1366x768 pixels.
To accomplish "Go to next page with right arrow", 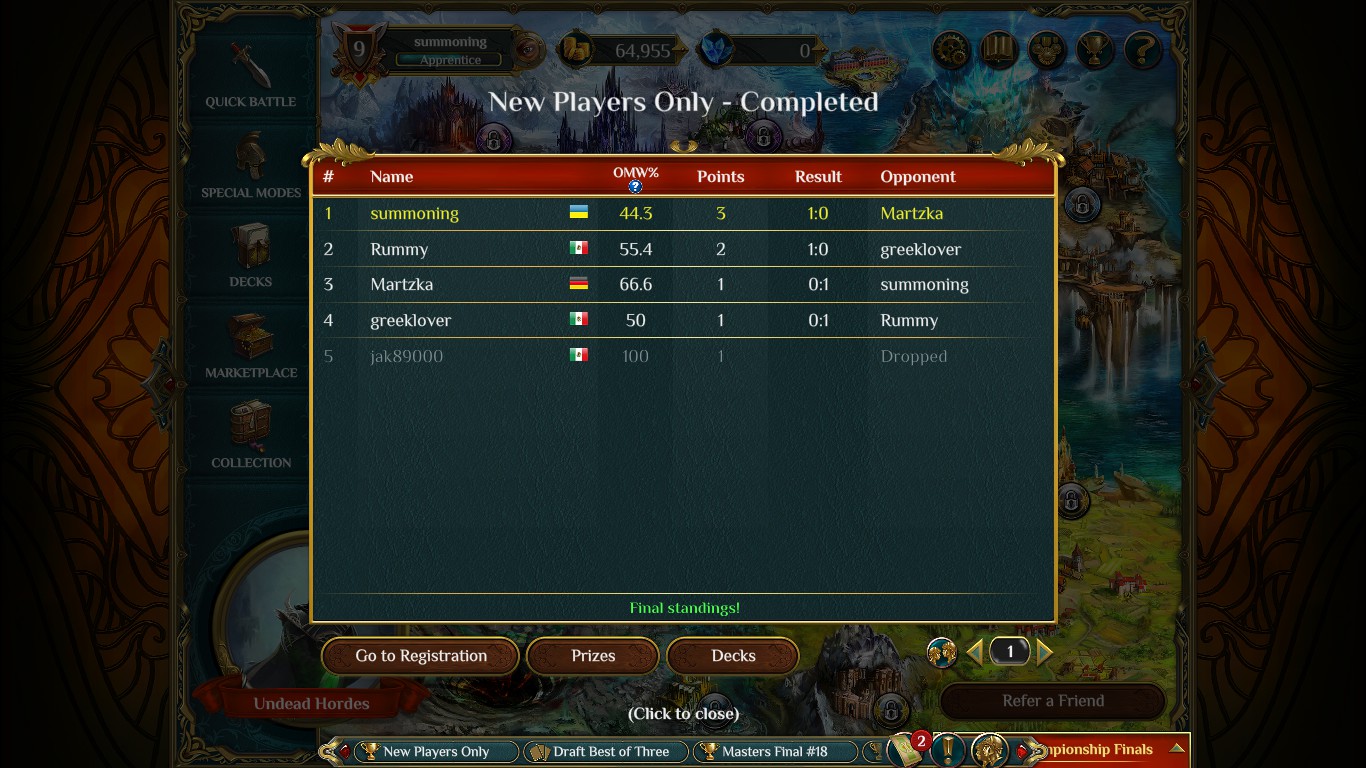I will (1046, 651).
